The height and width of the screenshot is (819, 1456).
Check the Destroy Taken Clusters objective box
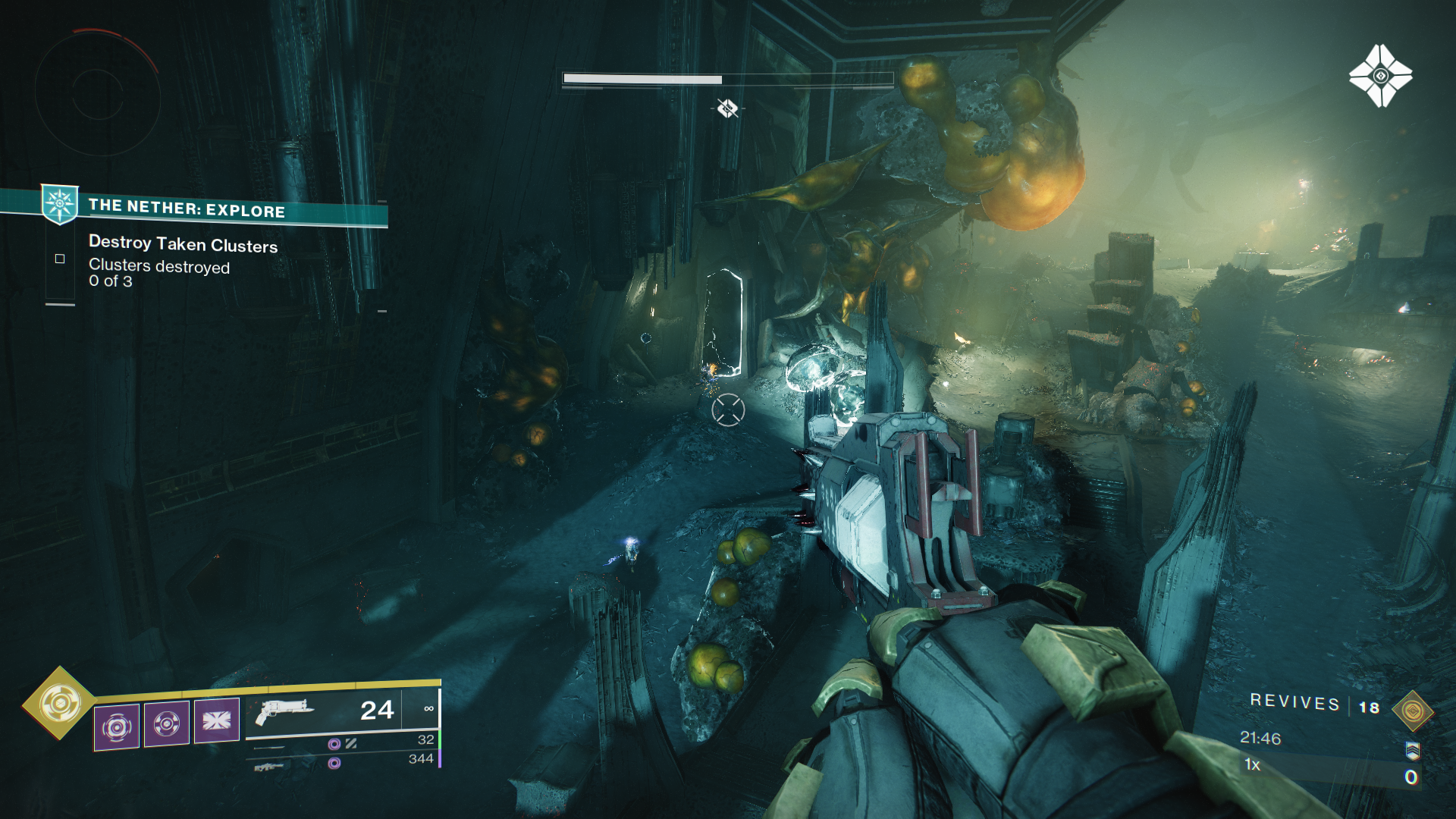(x=58, y=259)
